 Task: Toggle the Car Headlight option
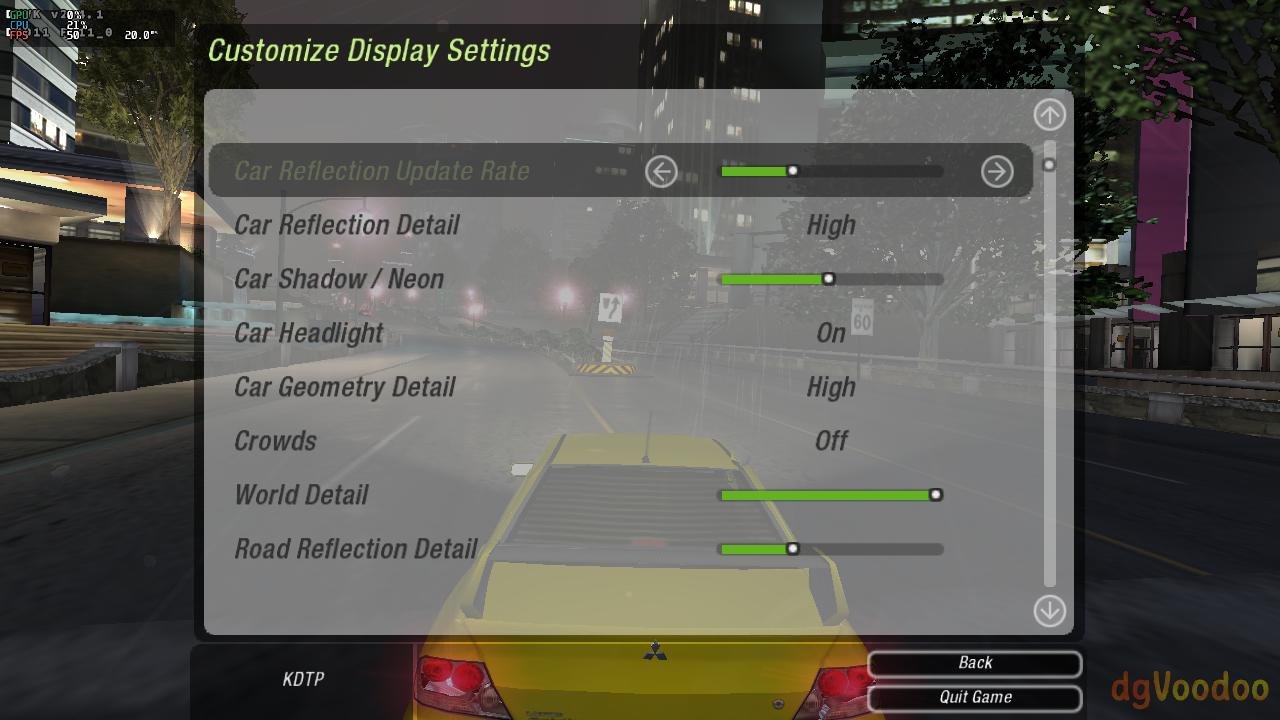tap(831, 333)
